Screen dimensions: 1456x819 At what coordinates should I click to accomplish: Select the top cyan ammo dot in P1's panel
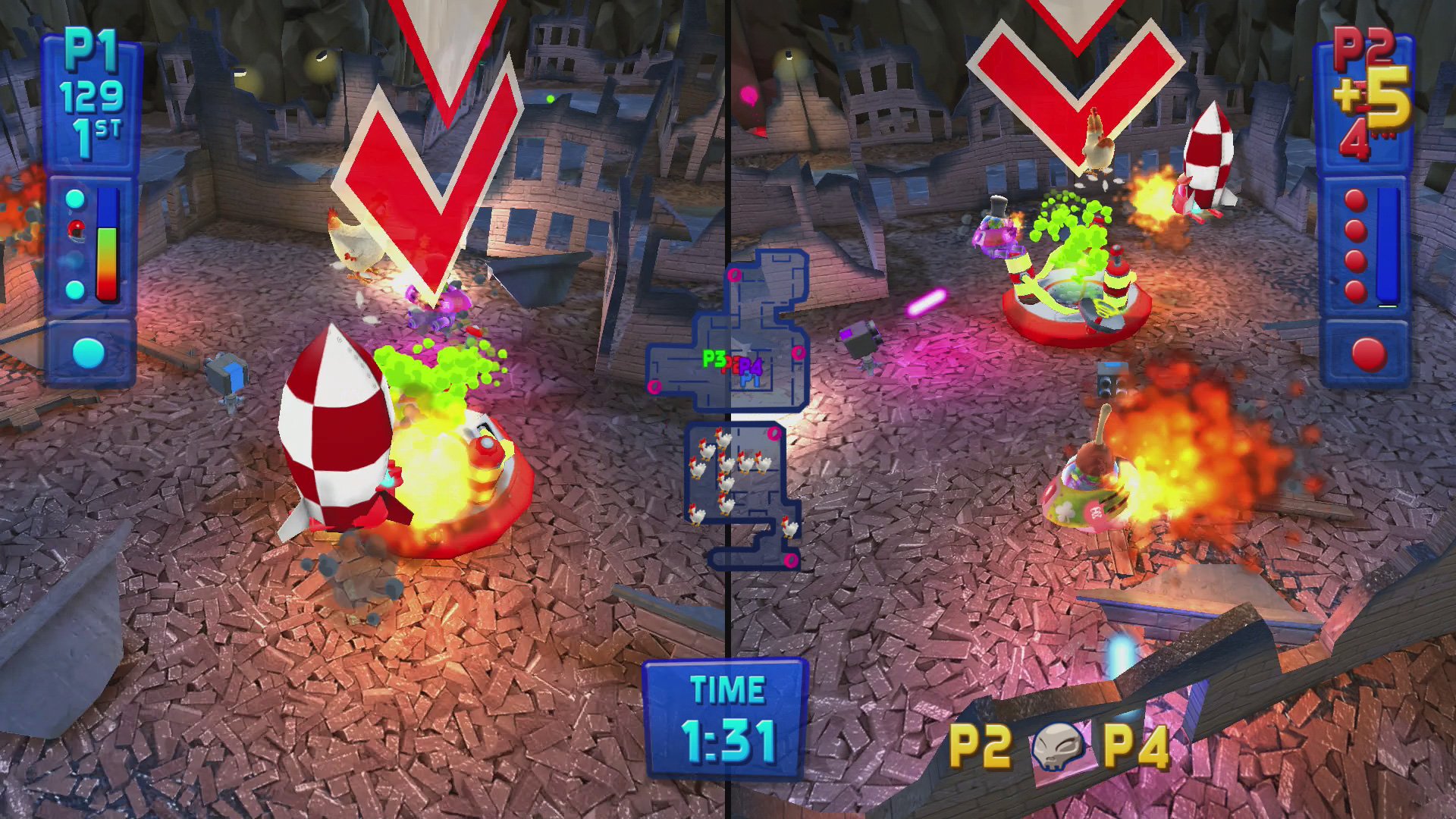pyautogui.click(x=74, y=199)
